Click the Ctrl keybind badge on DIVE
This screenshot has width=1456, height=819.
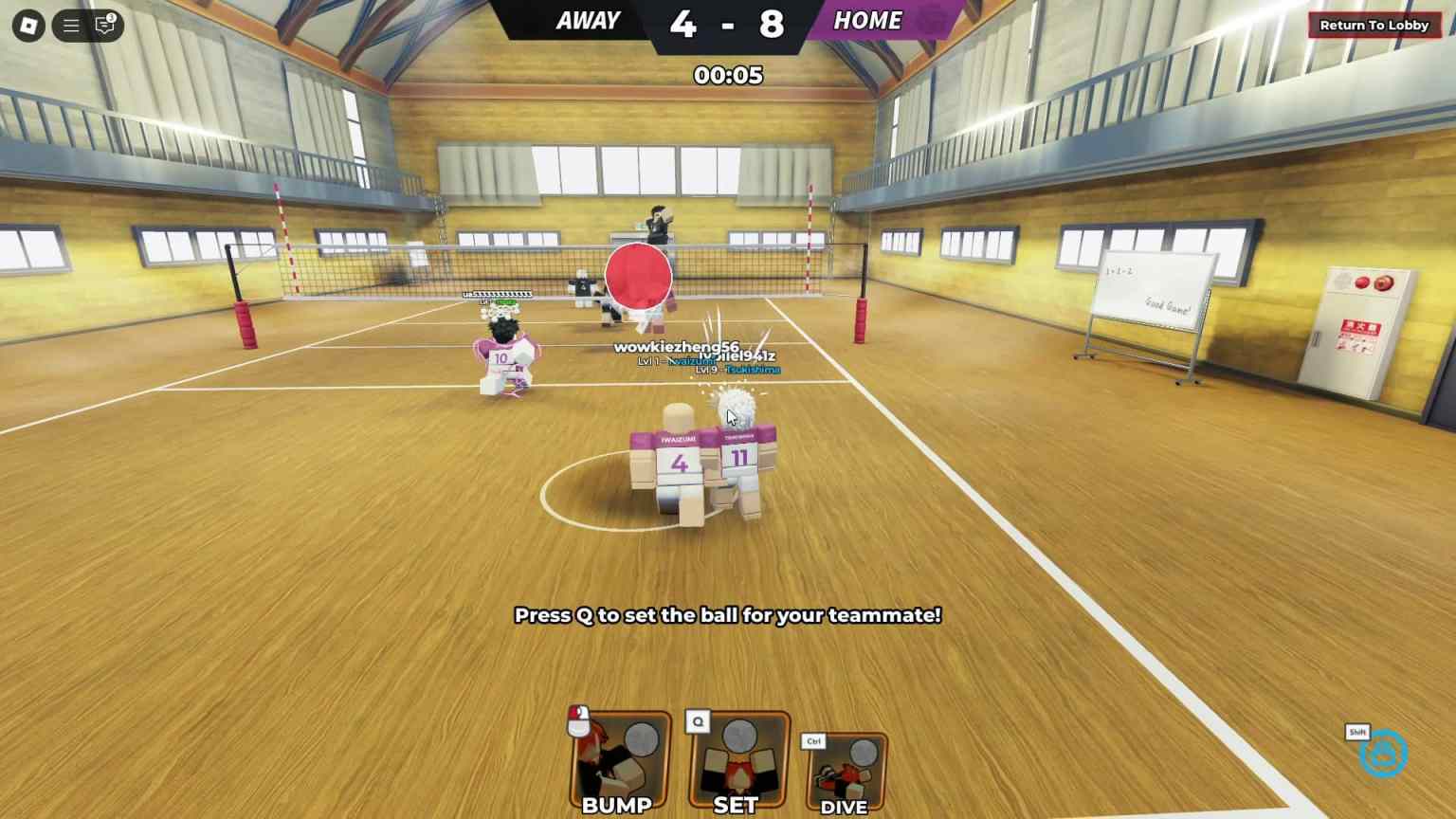point(812,740)
